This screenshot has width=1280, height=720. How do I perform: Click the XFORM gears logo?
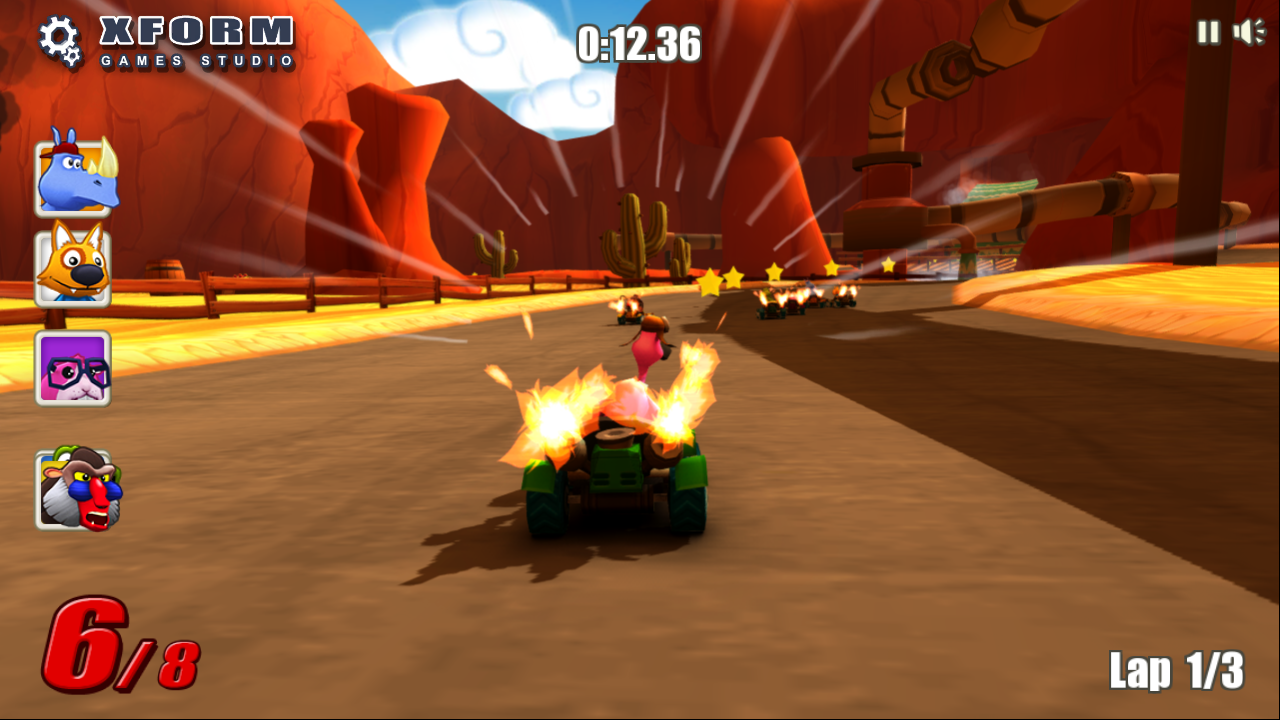tap(60, 38)
